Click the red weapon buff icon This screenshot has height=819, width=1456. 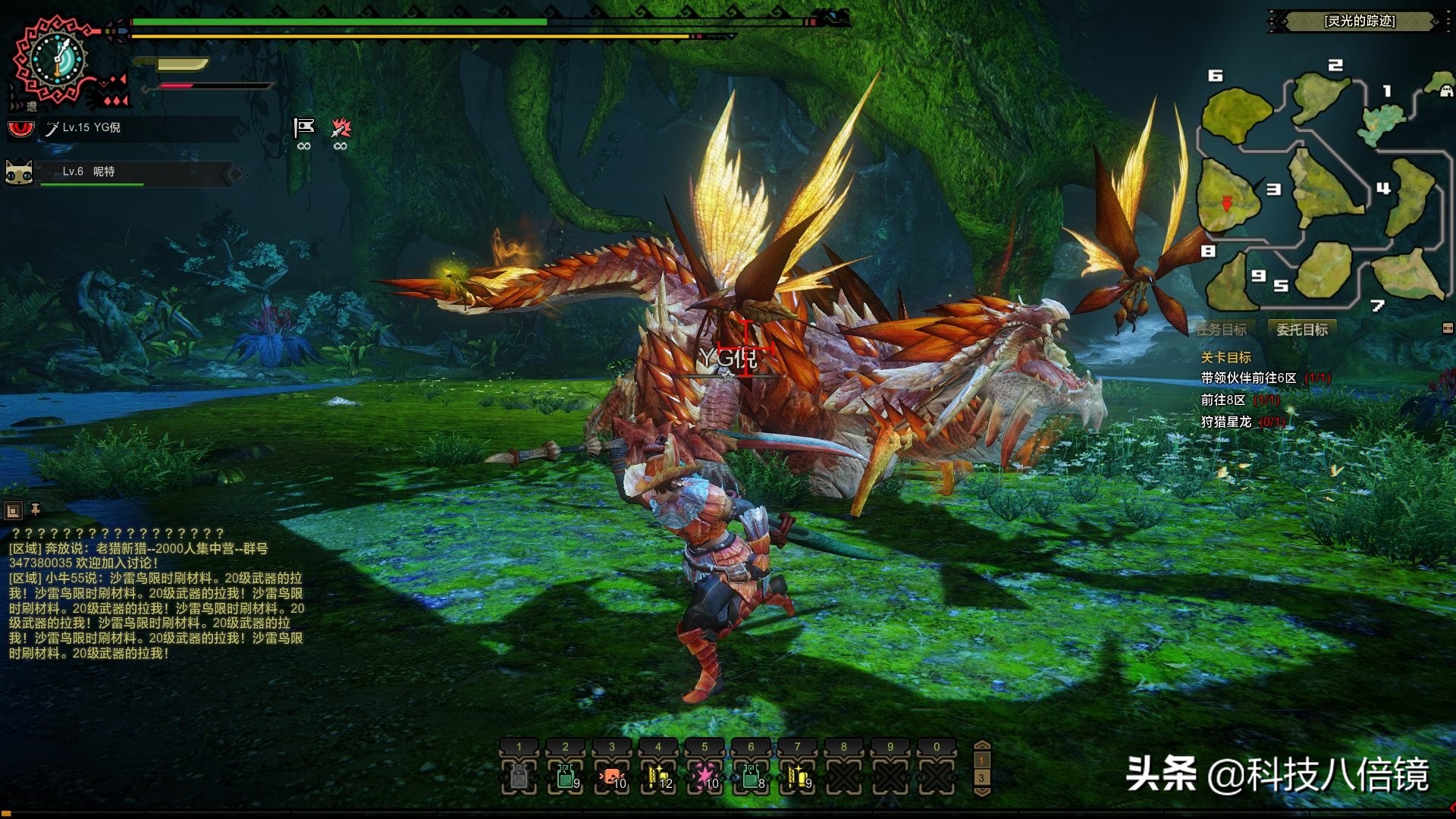340,128
